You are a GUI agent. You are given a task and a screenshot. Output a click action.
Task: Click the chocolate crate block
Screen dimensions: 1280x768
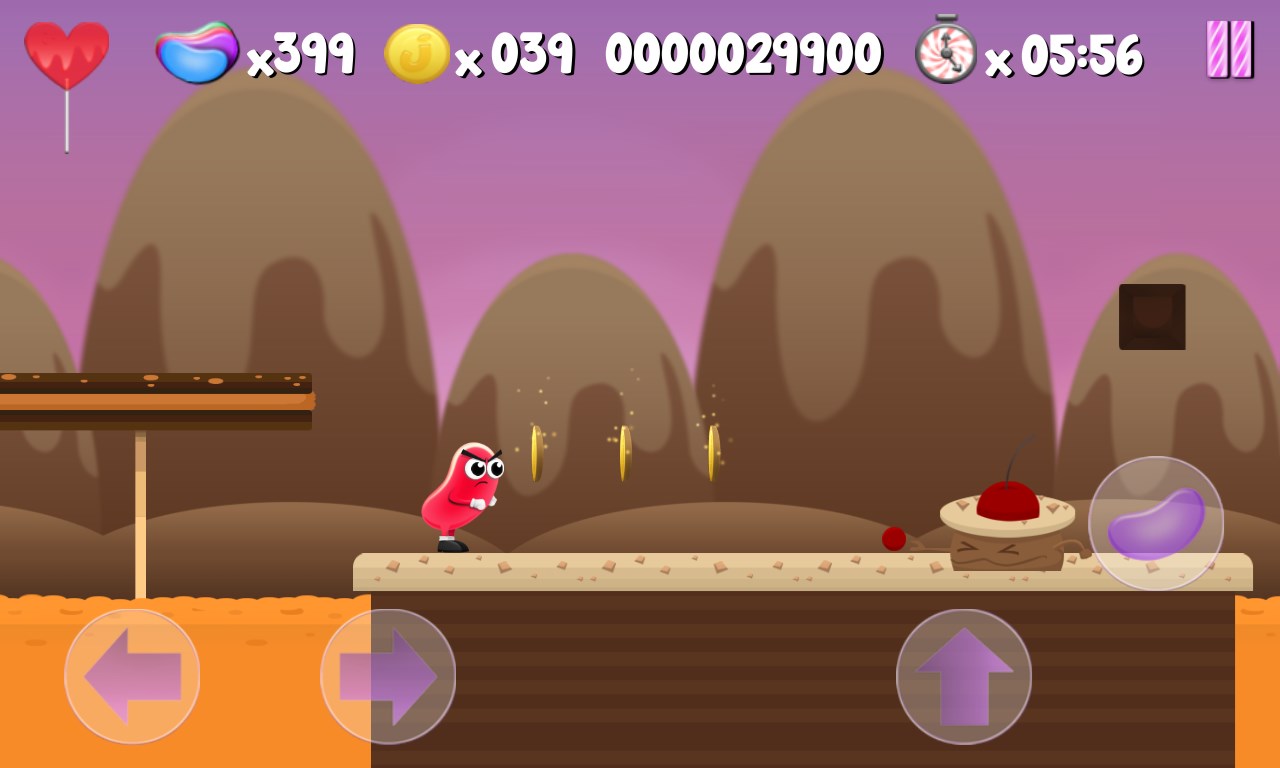click(1152, 318)
